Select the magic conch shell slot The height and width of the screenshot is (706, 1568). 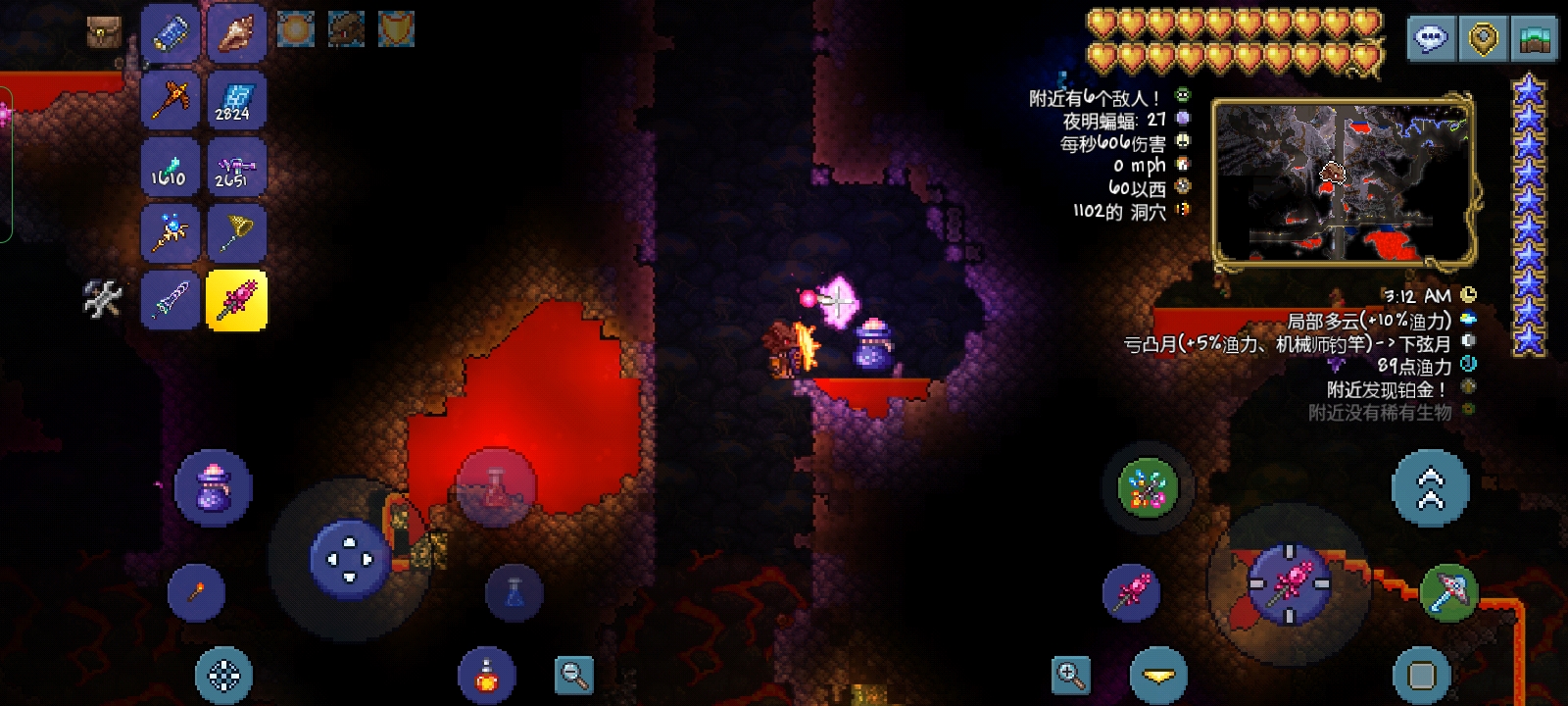point(236,33)
